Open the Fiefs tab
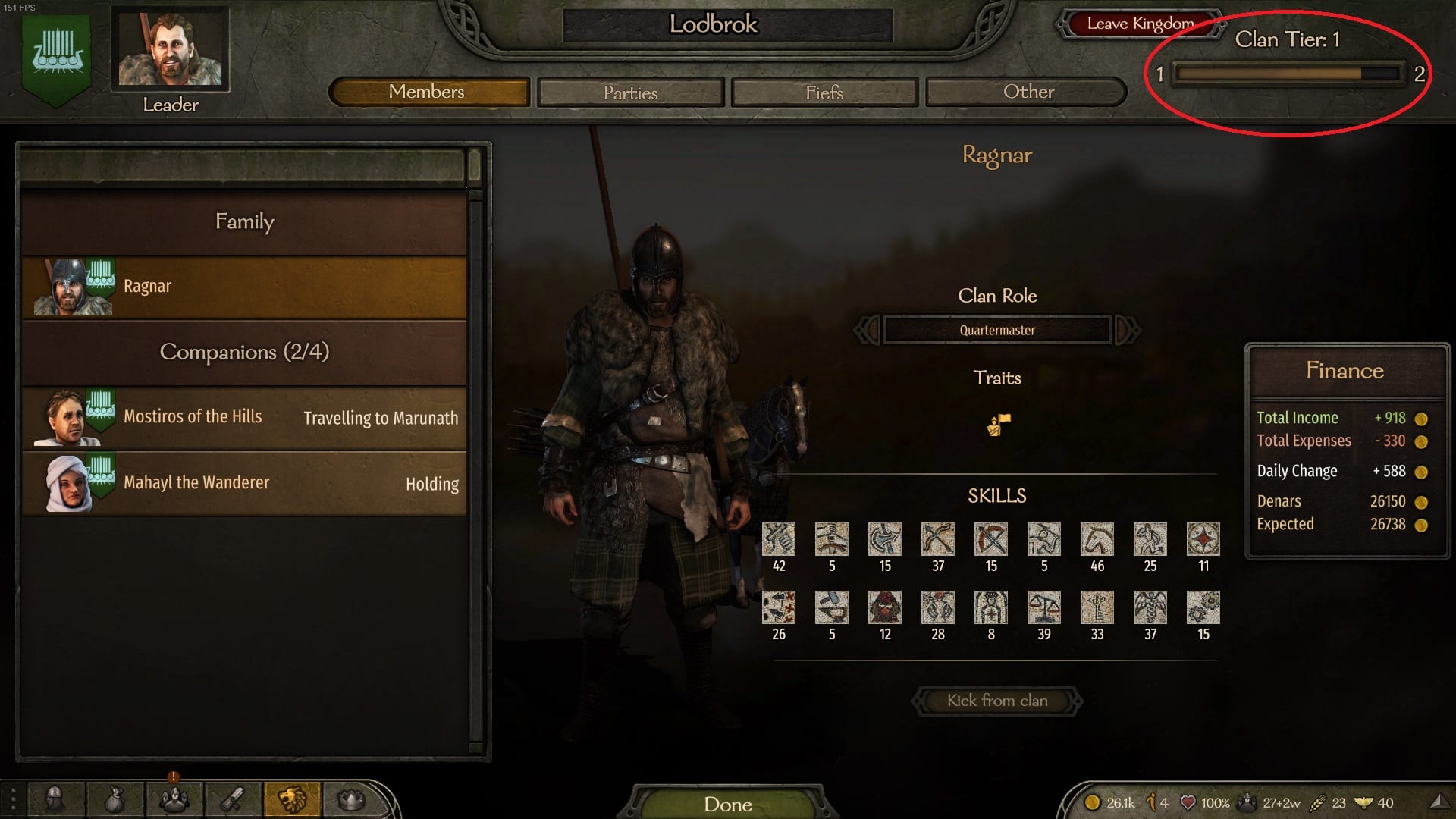The height and width of the screenshot is (819, 1456). pos(824,93)
